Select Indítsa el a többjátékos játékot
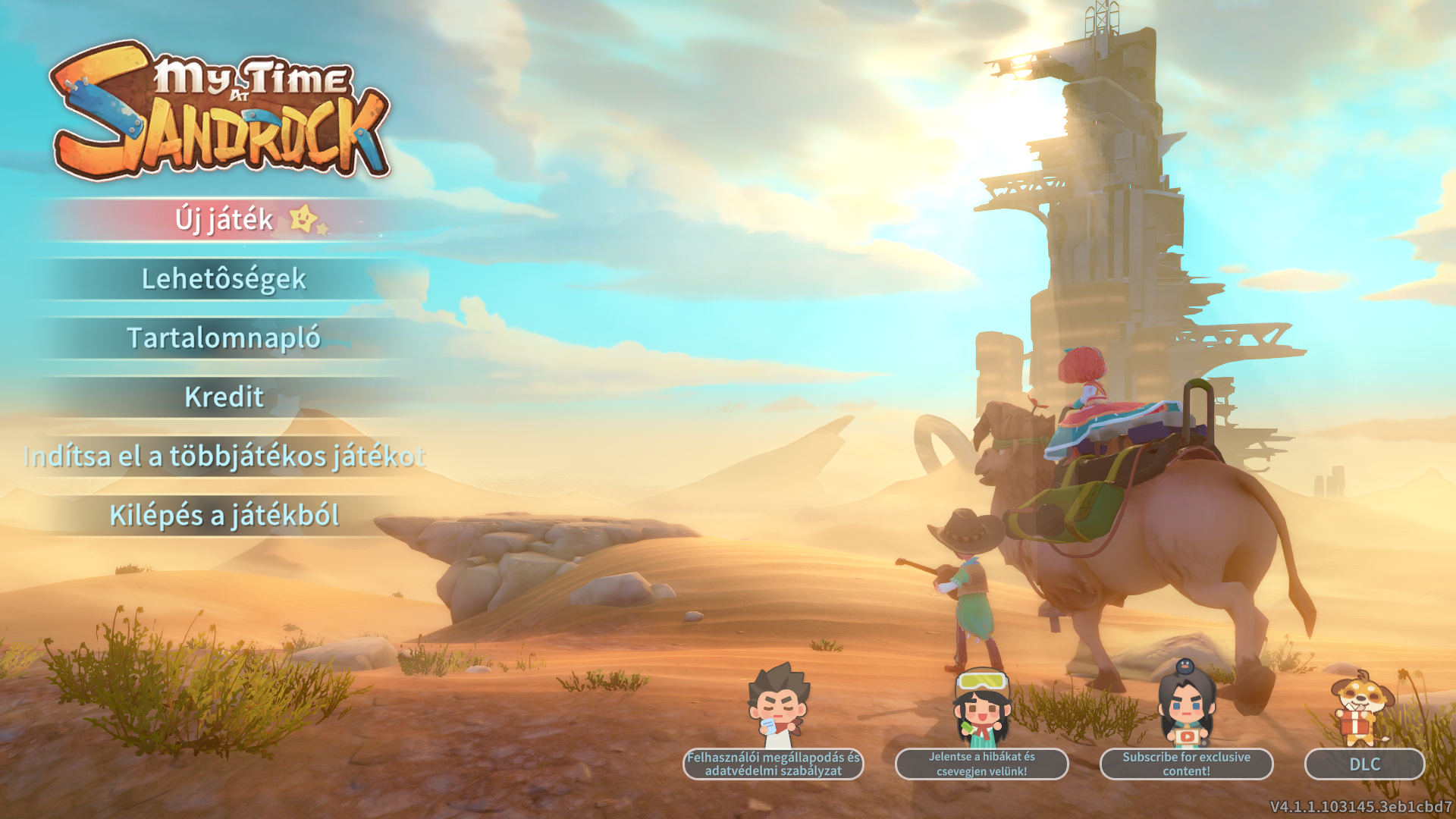 224,457
